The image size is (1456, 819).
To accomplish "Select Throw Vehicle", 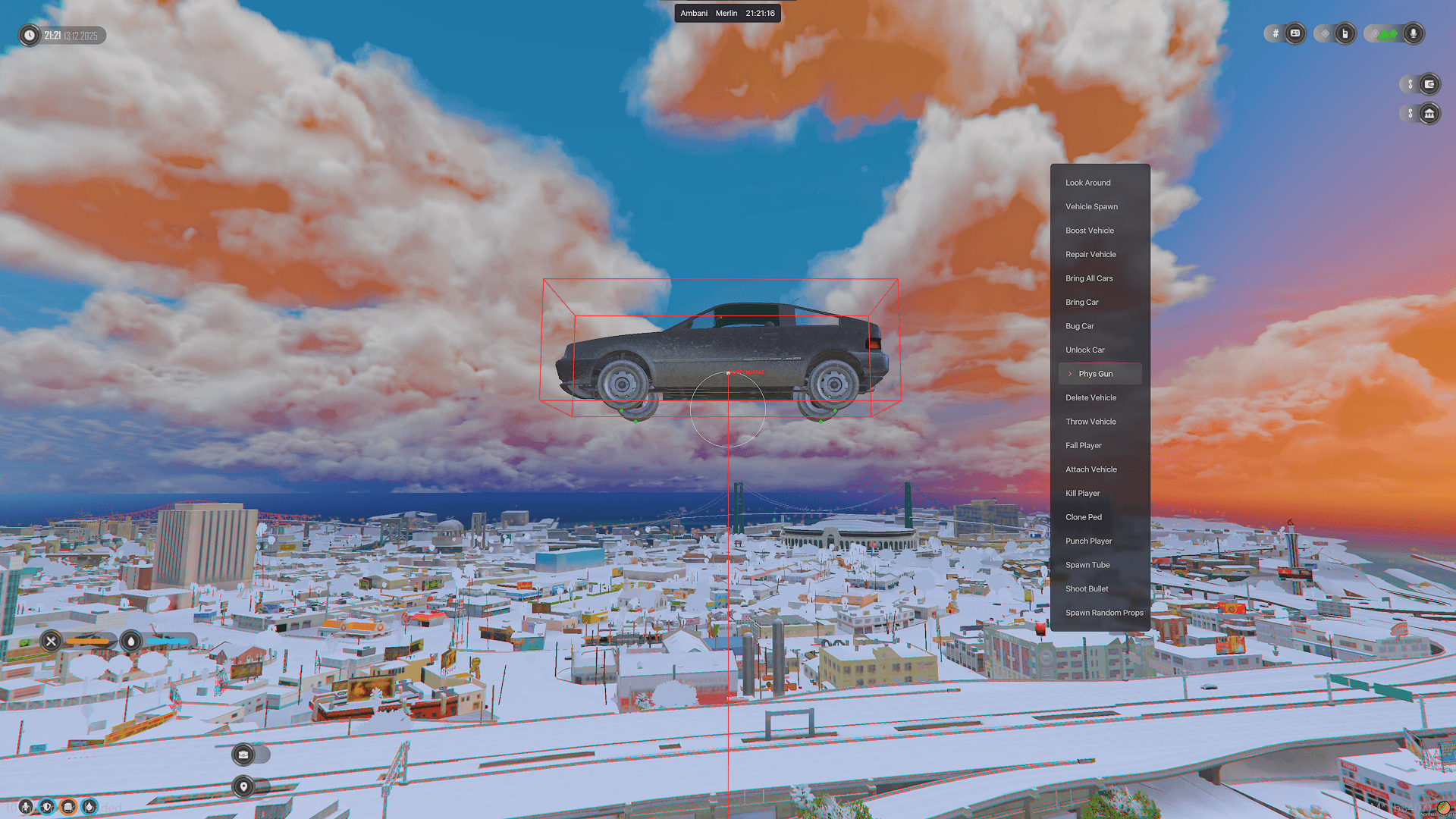I will coord(1090,422).
